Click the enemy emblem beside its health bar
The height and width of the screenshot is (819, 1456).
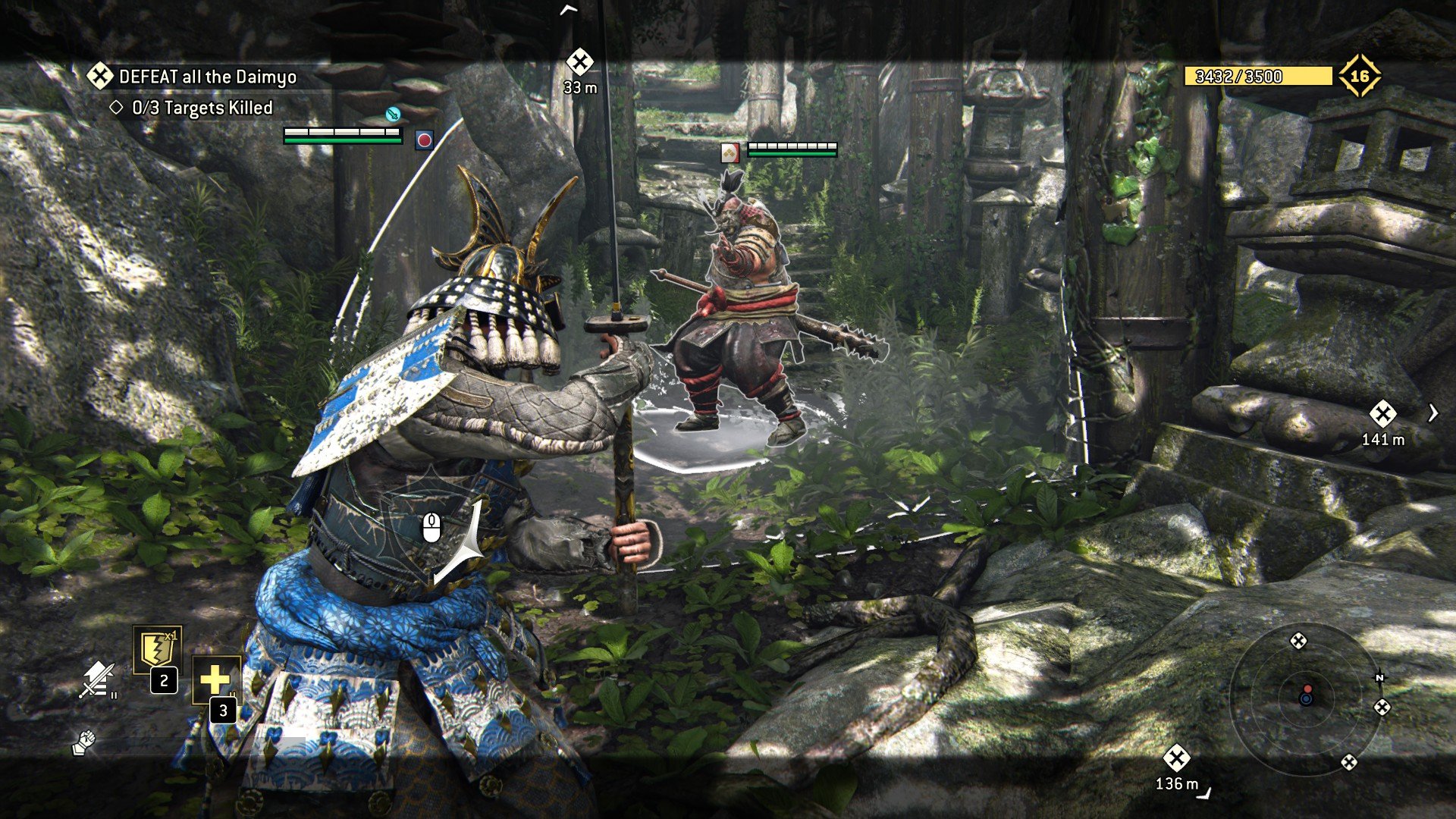pyautogui.click(x=730, y=153)
